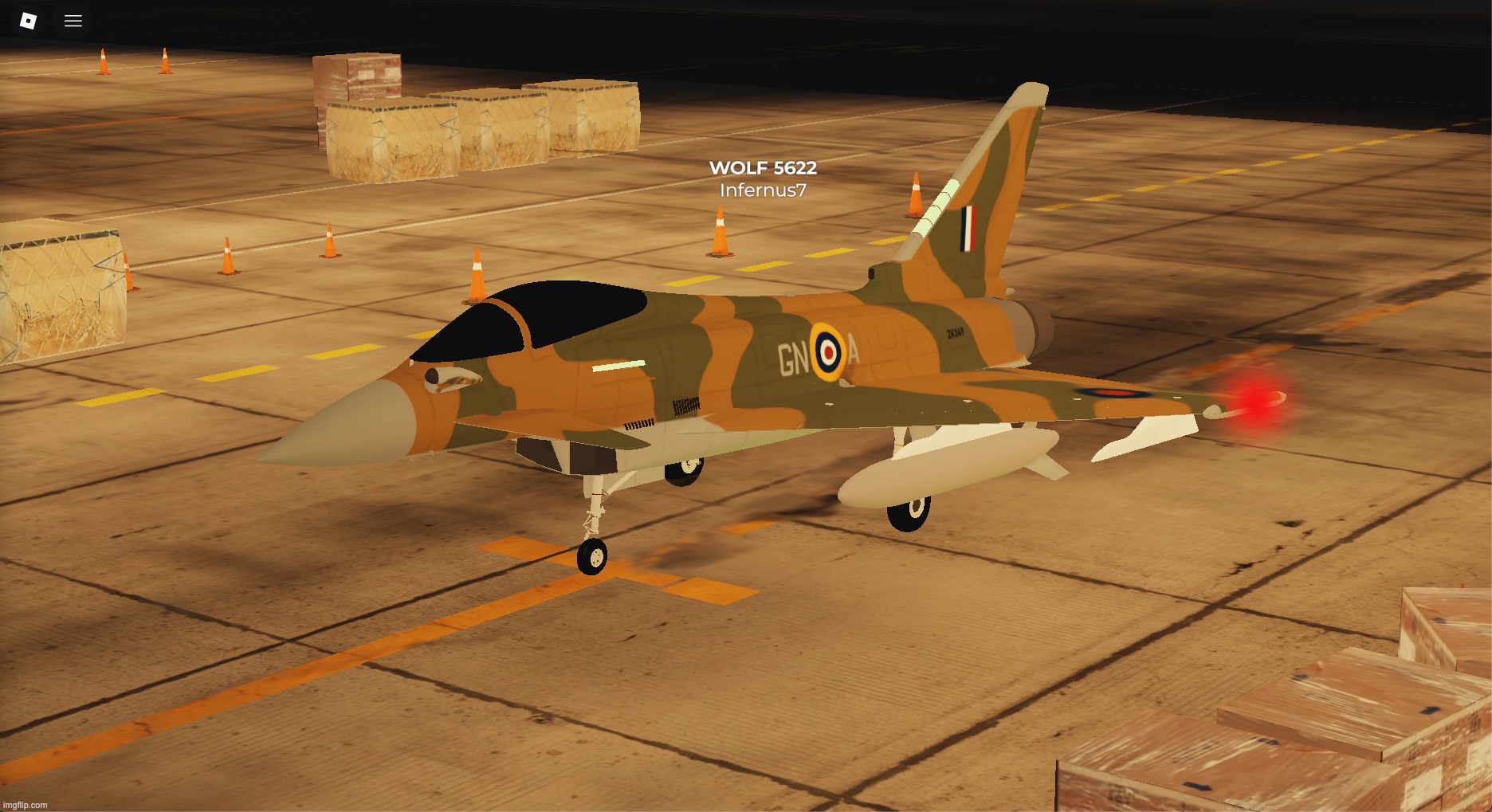Open the hamburger menu button
1492x812 pixels.
click(73, 21)
